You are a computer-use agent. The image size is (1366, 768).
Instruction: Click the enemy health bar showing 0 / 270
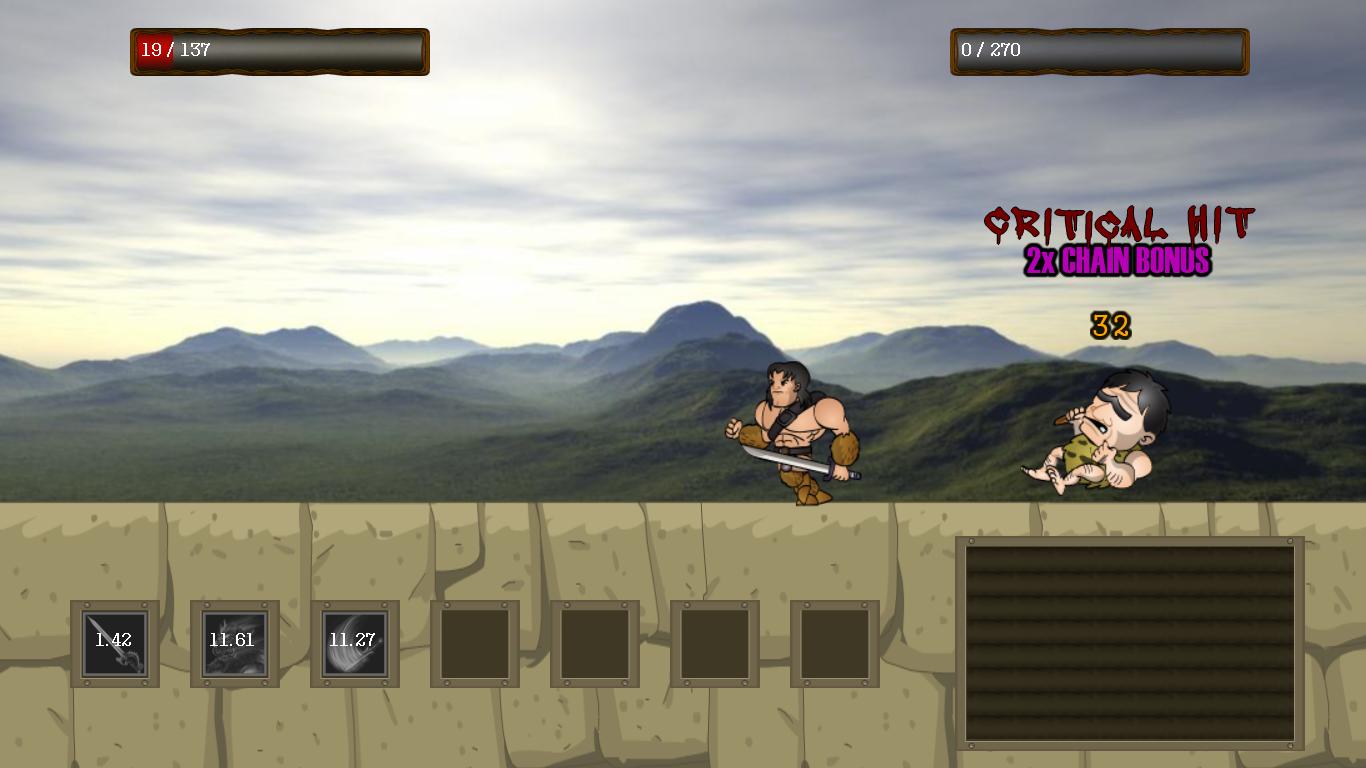point(1099,51)
